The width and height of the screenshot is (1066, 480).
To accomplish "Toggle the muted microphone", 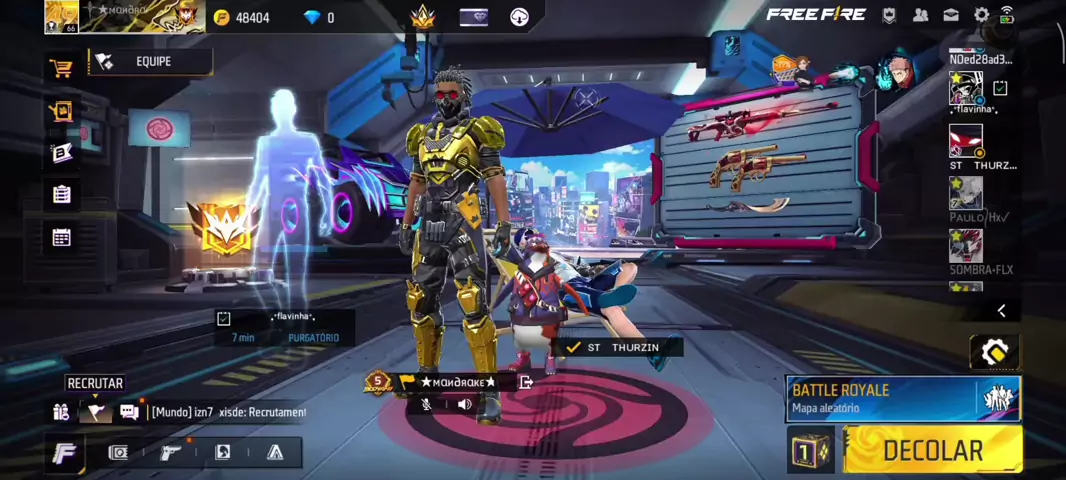I will [427, 405].
